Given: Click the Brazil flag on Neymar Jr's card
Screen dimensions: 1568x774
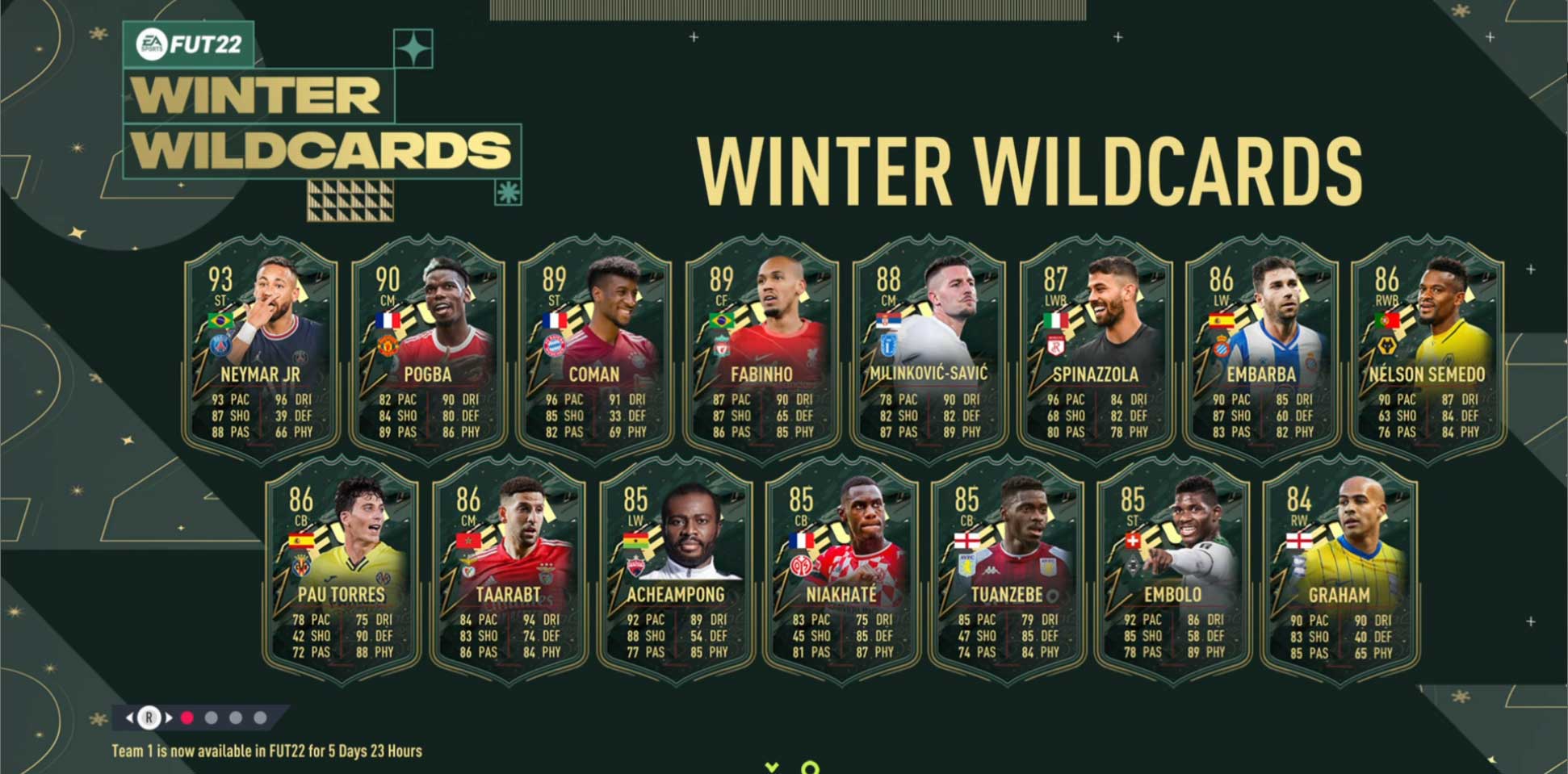Looking at the screenshot, I should (x=220, y=321).
